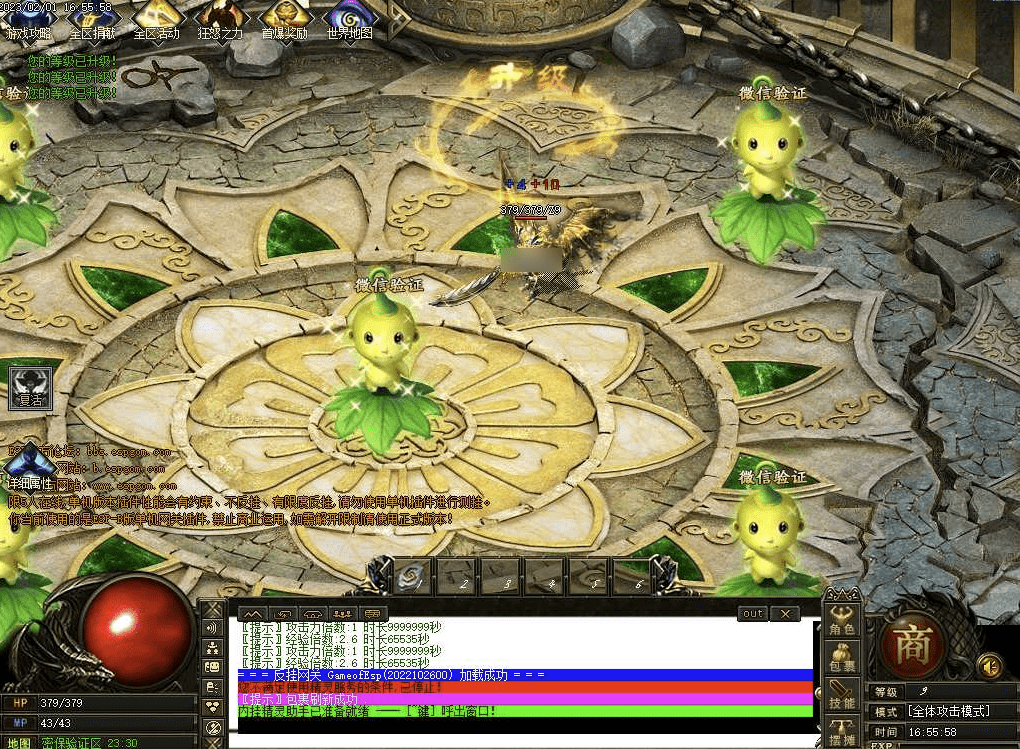Screen dimensions: 1020x749
Task: Close the chat panel with X
Action: pyautogui.click(x=785, y=613)
